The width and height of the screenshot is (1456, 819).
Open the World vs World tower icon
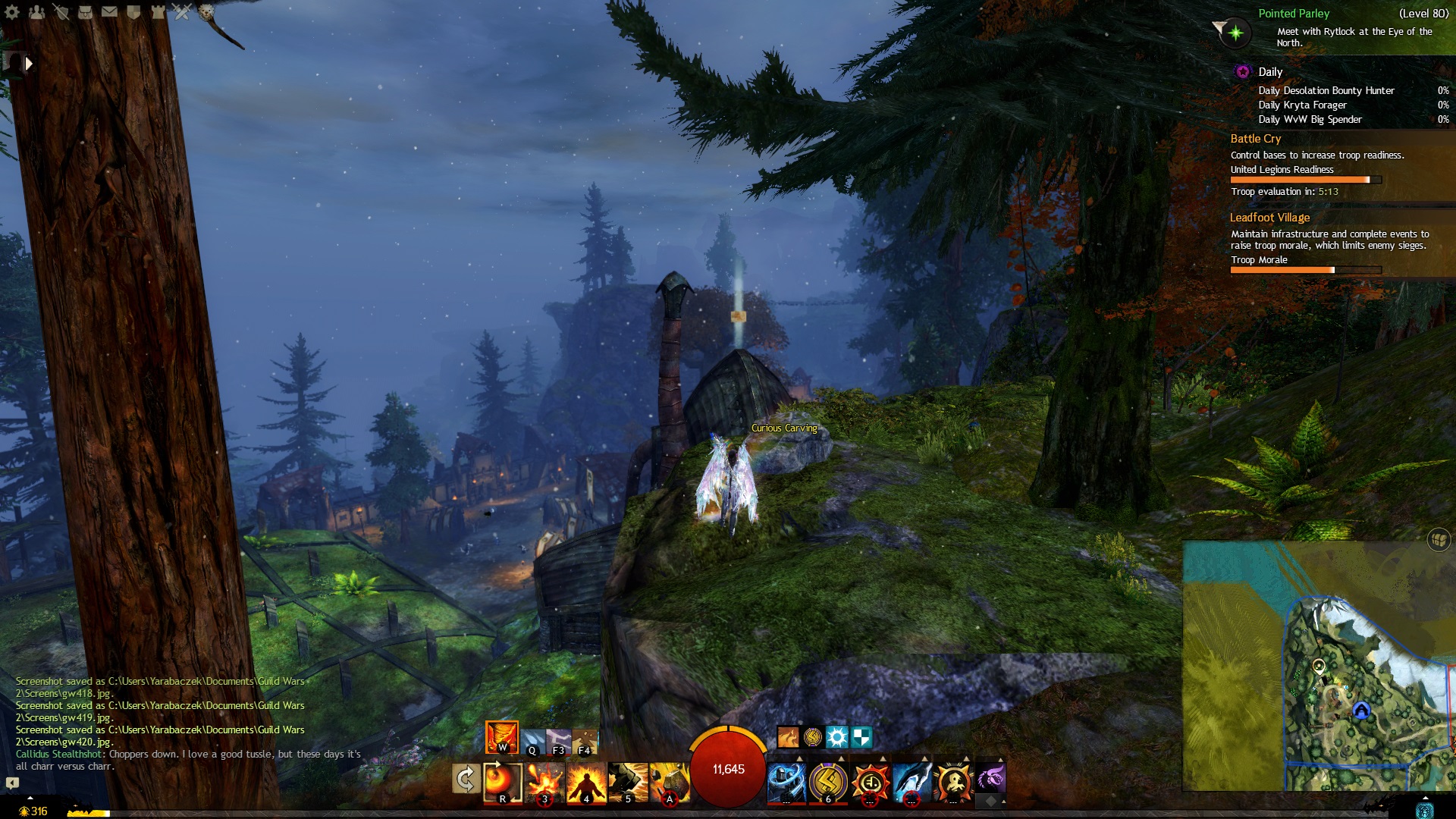click(158, 12)
